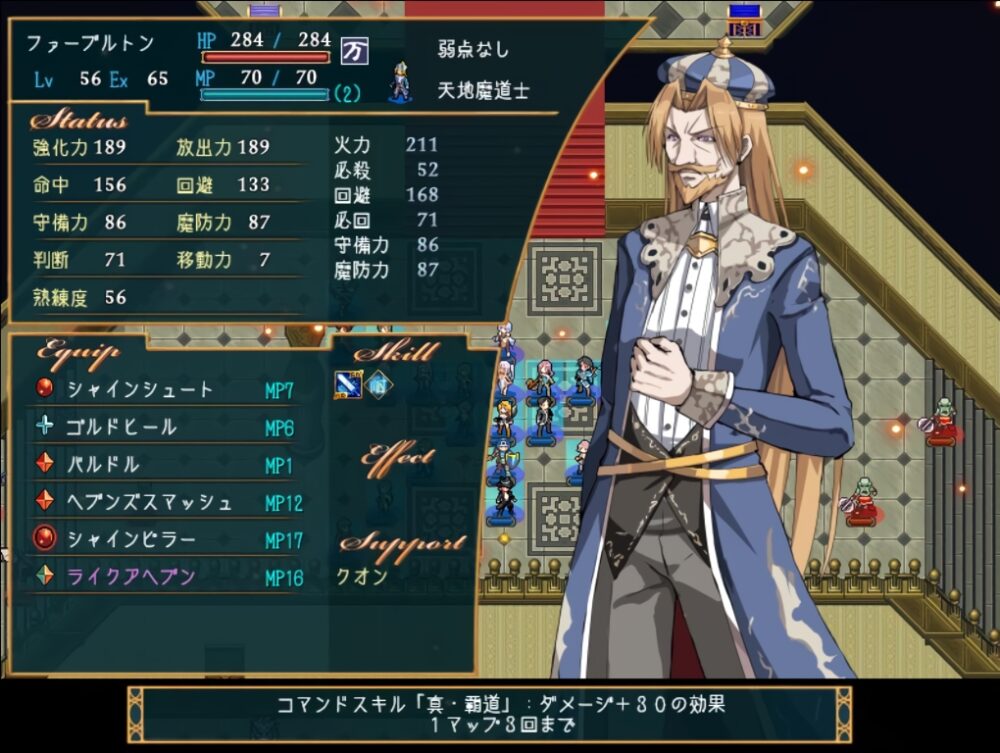Image resolution: width=1000 pixels, height=753 pixels.
Task: Select the クオン support entry
Action: 362,577
